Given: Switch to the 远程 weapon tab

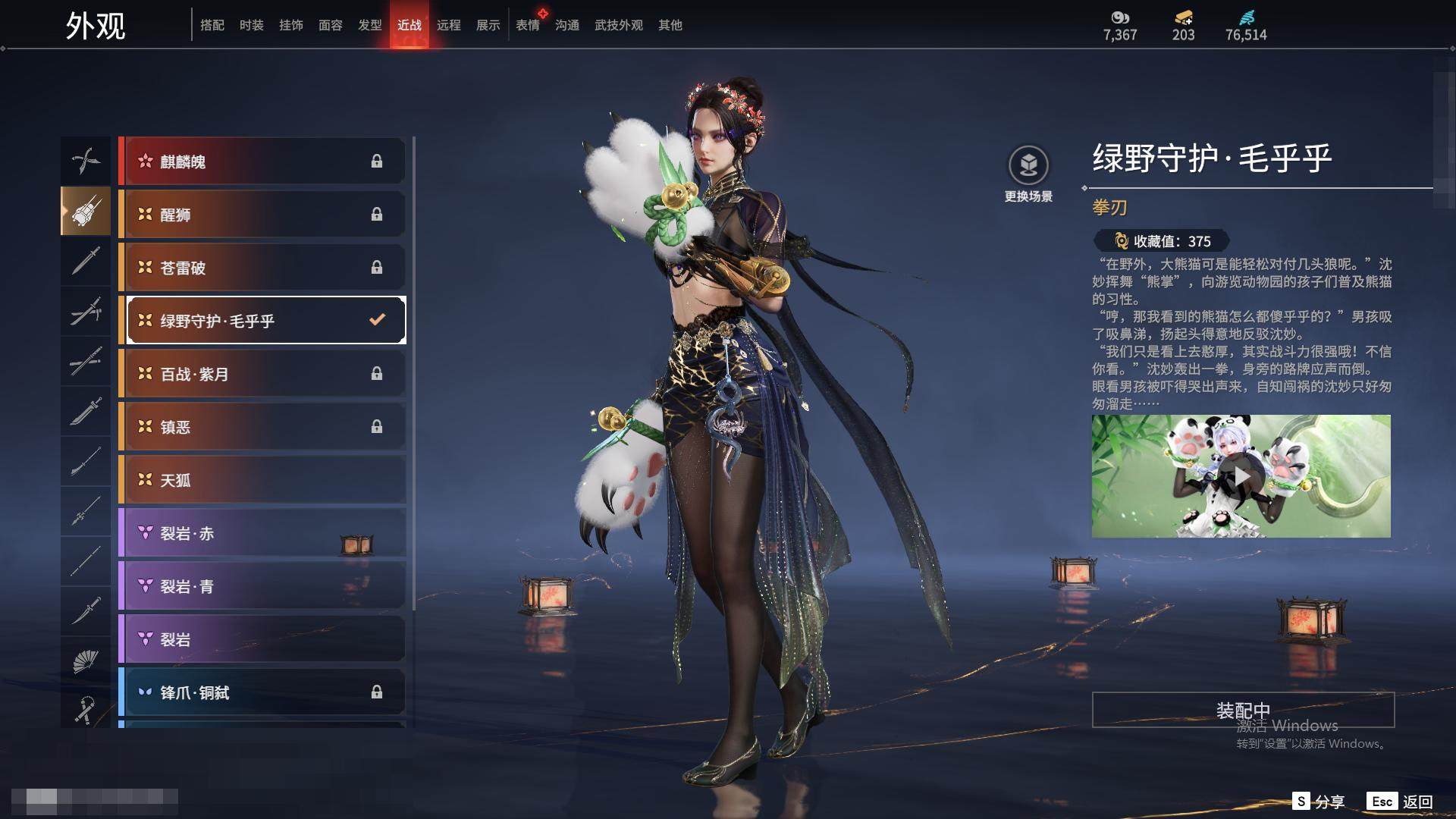Looking at the screenshot, I should pyautogui.click(x=448, y=25).
